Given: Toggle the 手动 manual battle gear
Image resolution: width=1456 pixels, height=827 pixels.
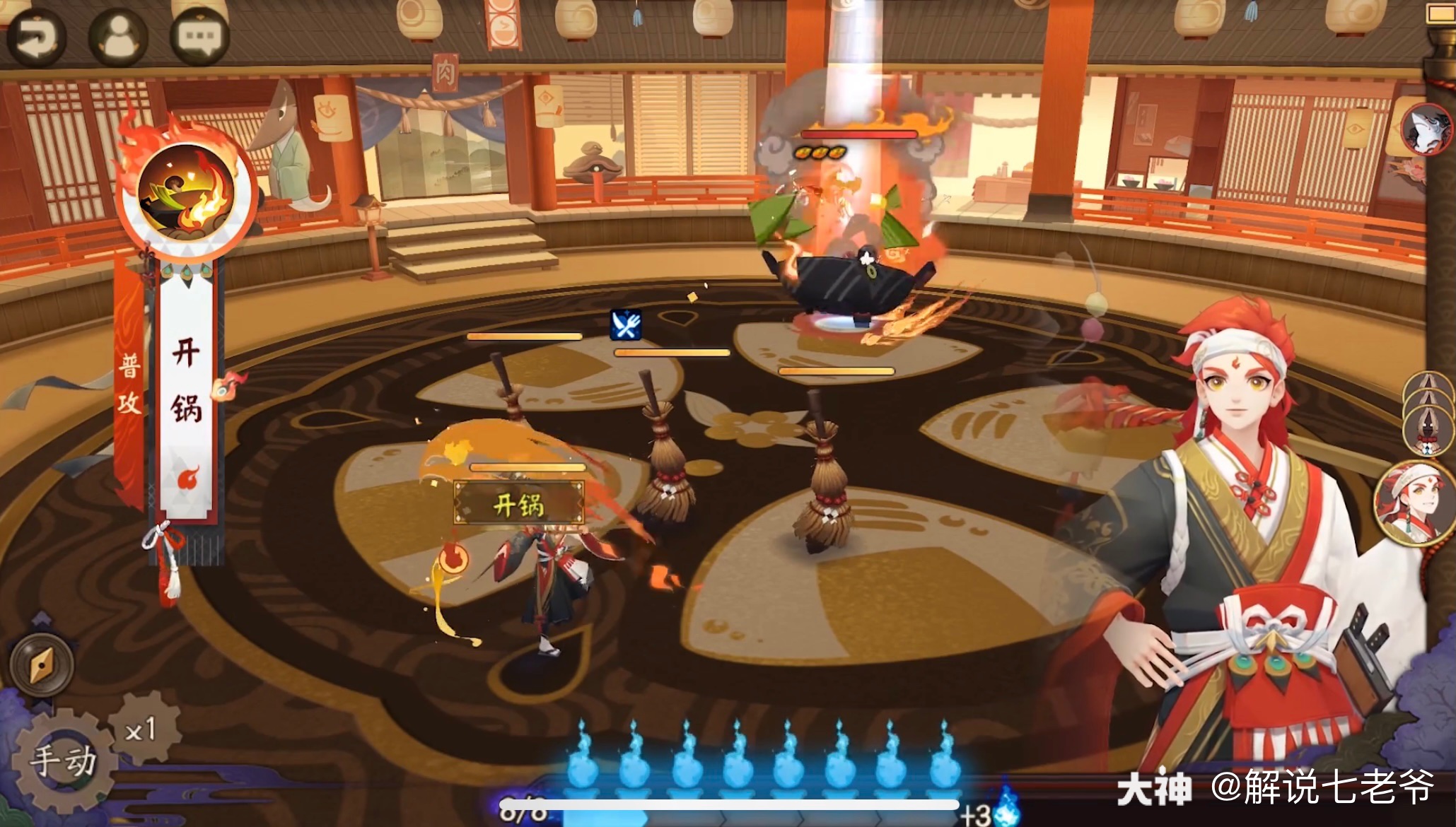Looking at the screenshot, I should [x=62, y=762].
